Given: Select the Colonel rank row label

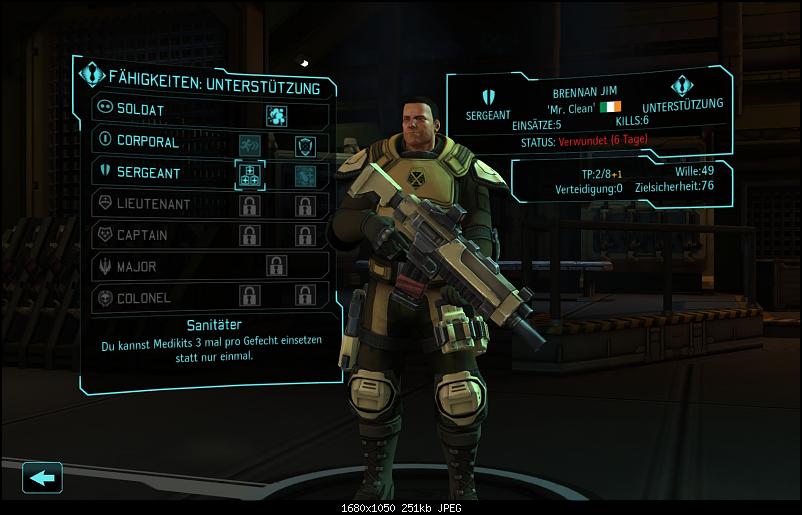Looking at the screenshot, I should pyautogui.click(x=144, y=297).
